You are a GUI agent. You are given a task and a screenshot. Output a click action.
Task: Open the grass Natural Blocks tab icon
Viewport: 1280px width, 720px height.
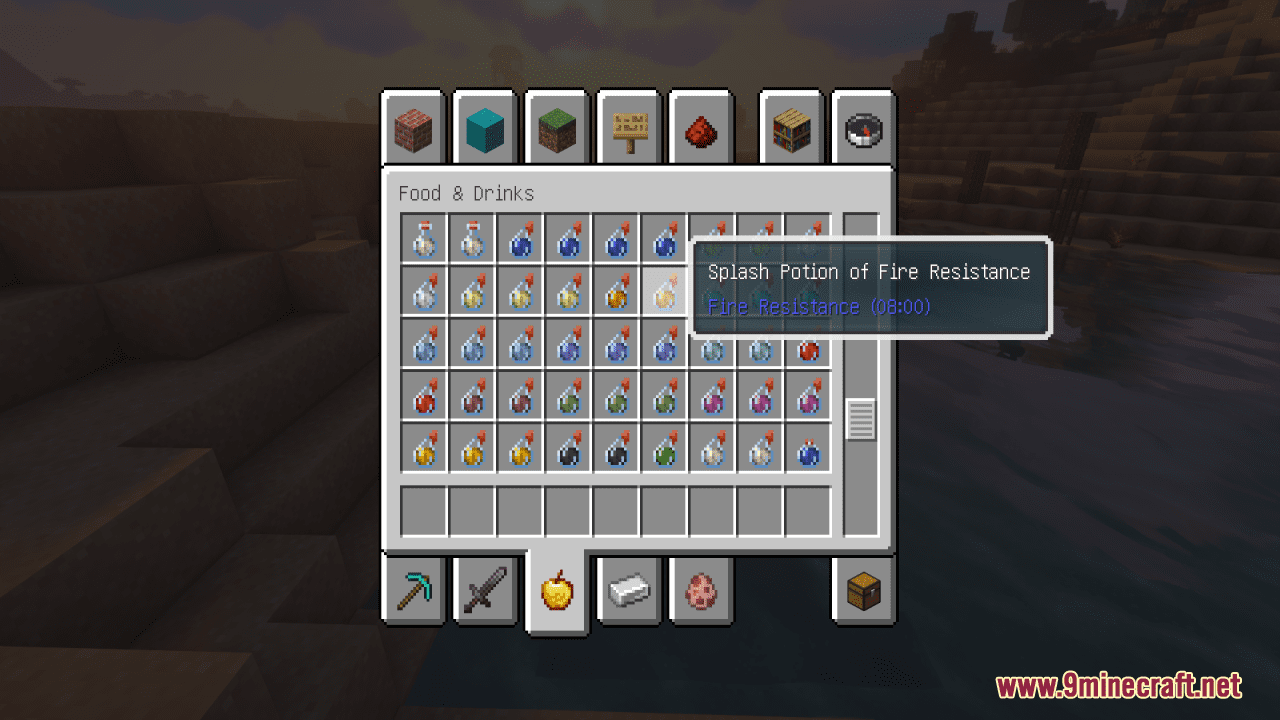(556, 128)
